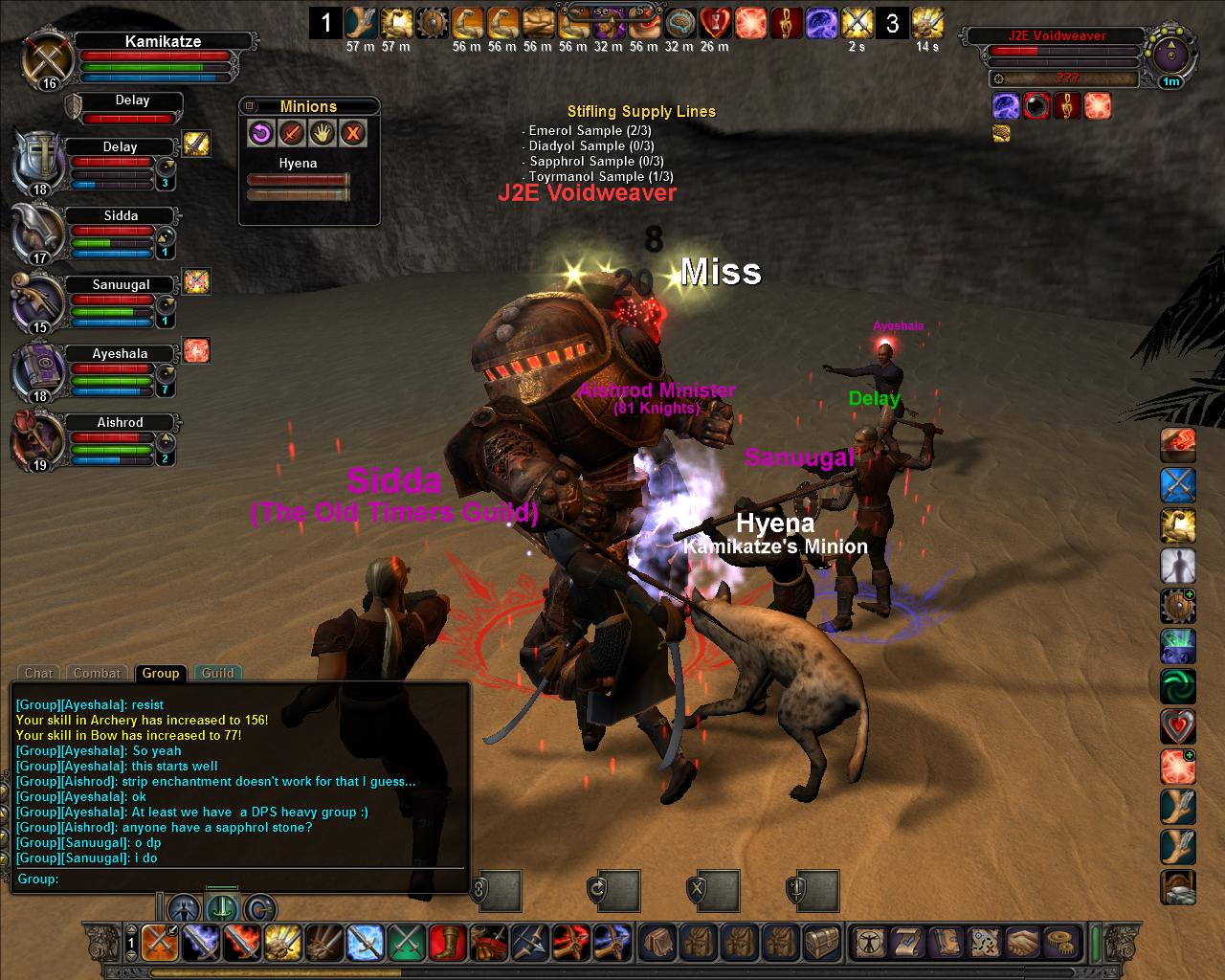
Task: Activate the flexing arm strength ability
Action: pos(1177,525)
